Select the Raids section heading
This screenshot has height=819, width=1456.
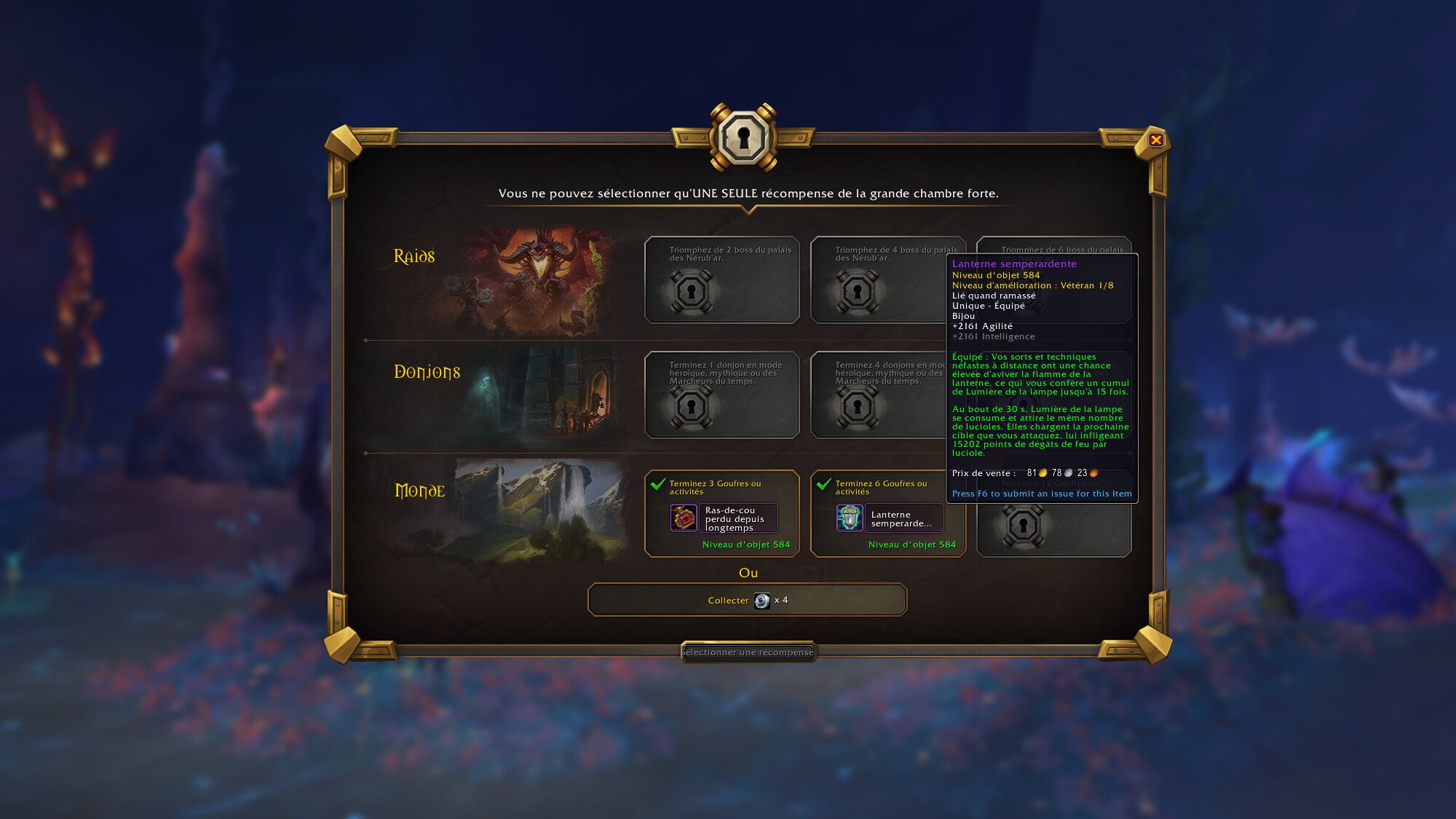pos(415,256)
